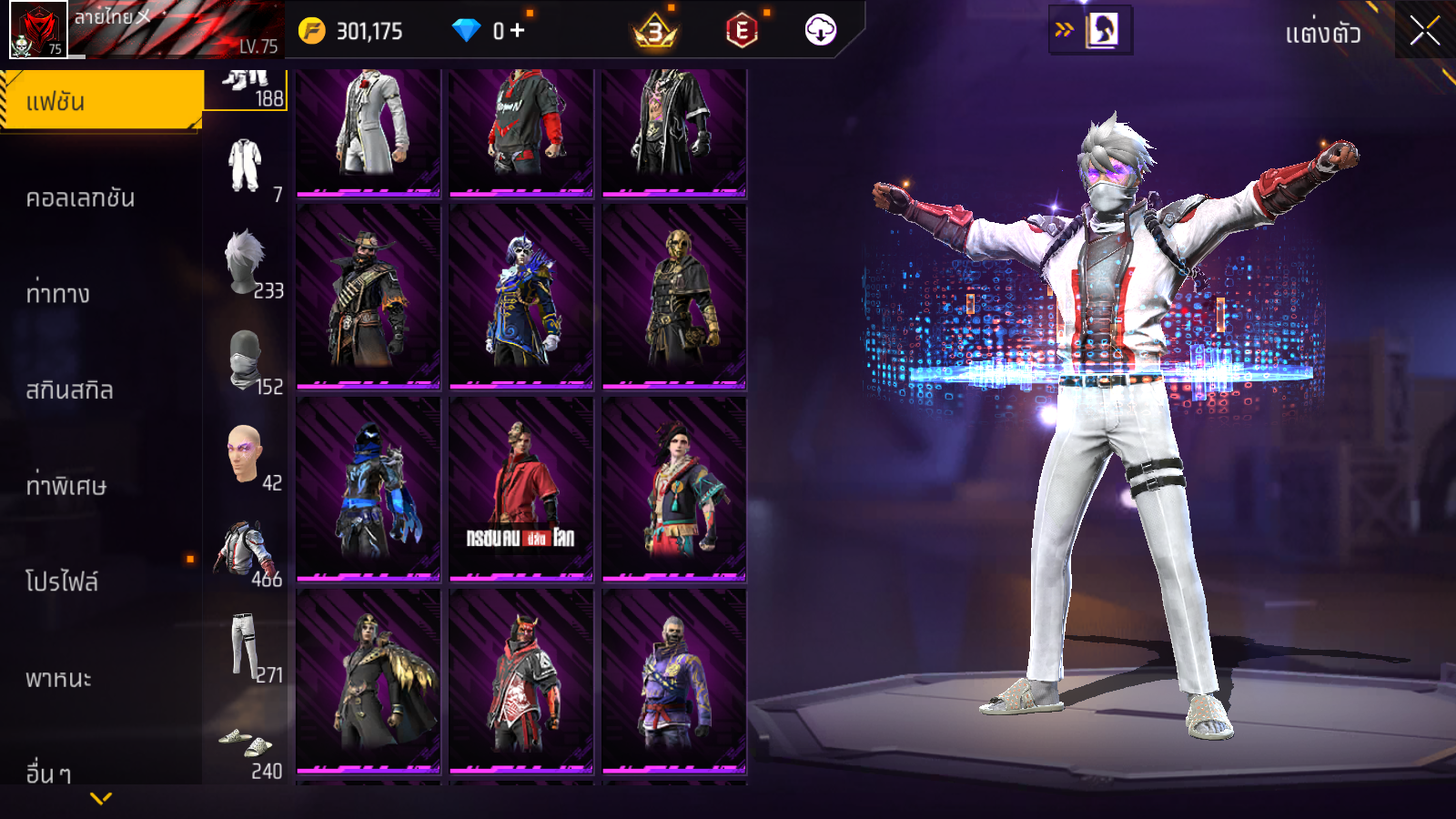Open the red E badge icon

tap(742, 31)
